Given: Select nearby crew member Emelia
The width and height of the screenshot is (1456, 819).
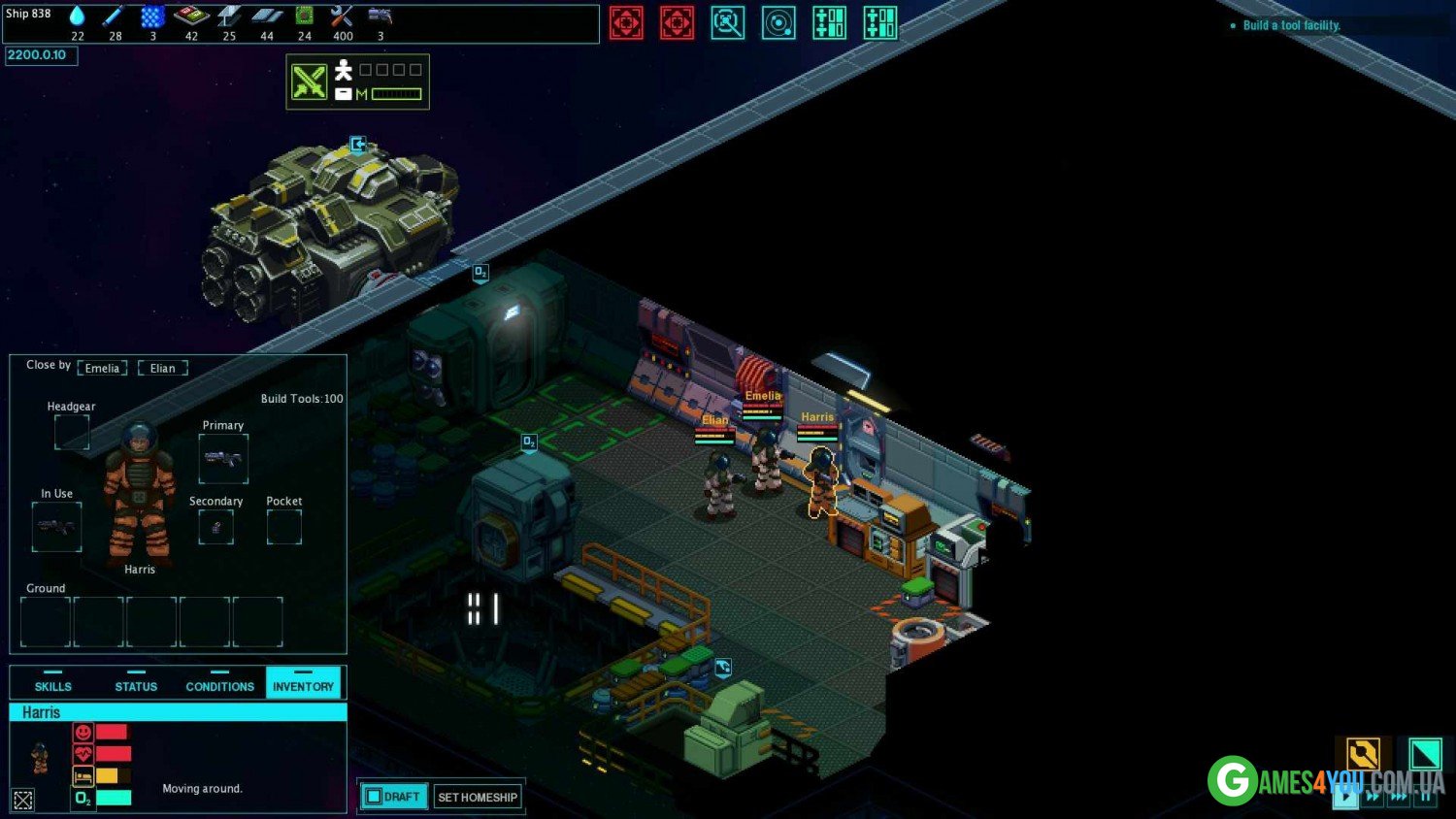Looking at the screenshot, I should click(x=102, y=368).
